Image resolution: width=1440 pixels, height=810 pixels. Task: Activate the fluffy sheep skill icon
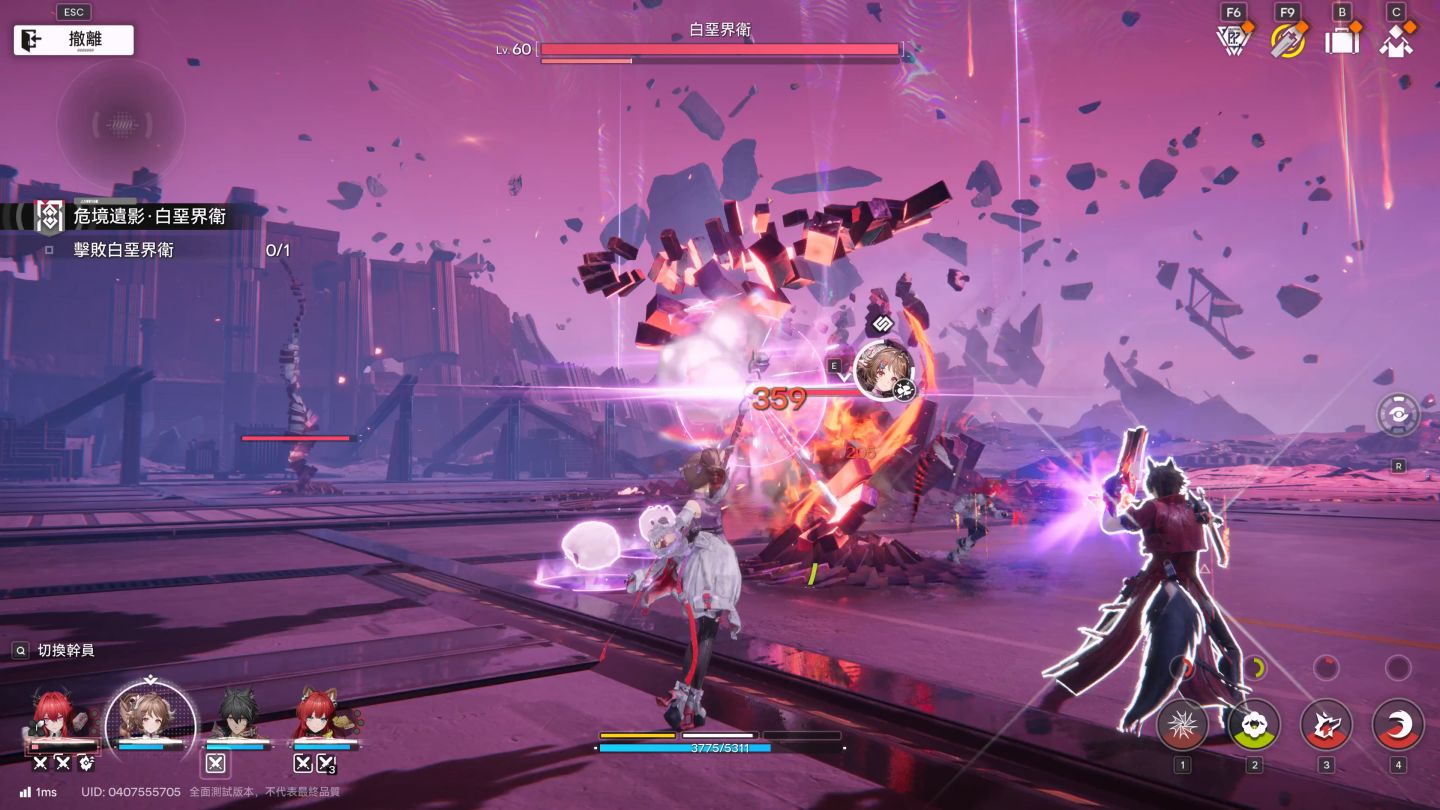[x=1254, y=724]
